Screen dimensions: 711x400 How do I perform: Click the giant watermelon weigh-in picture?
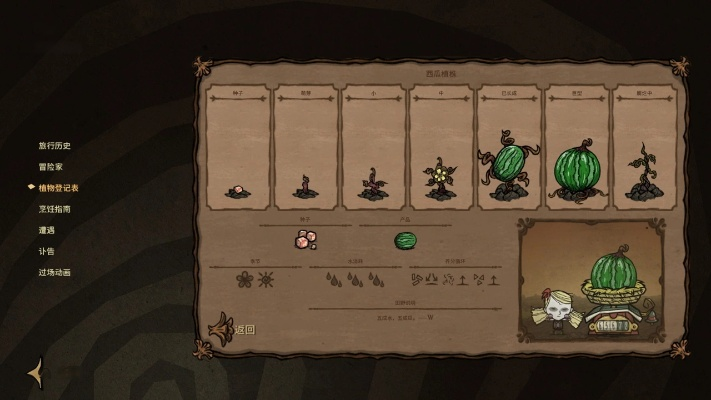click(598, 280)
